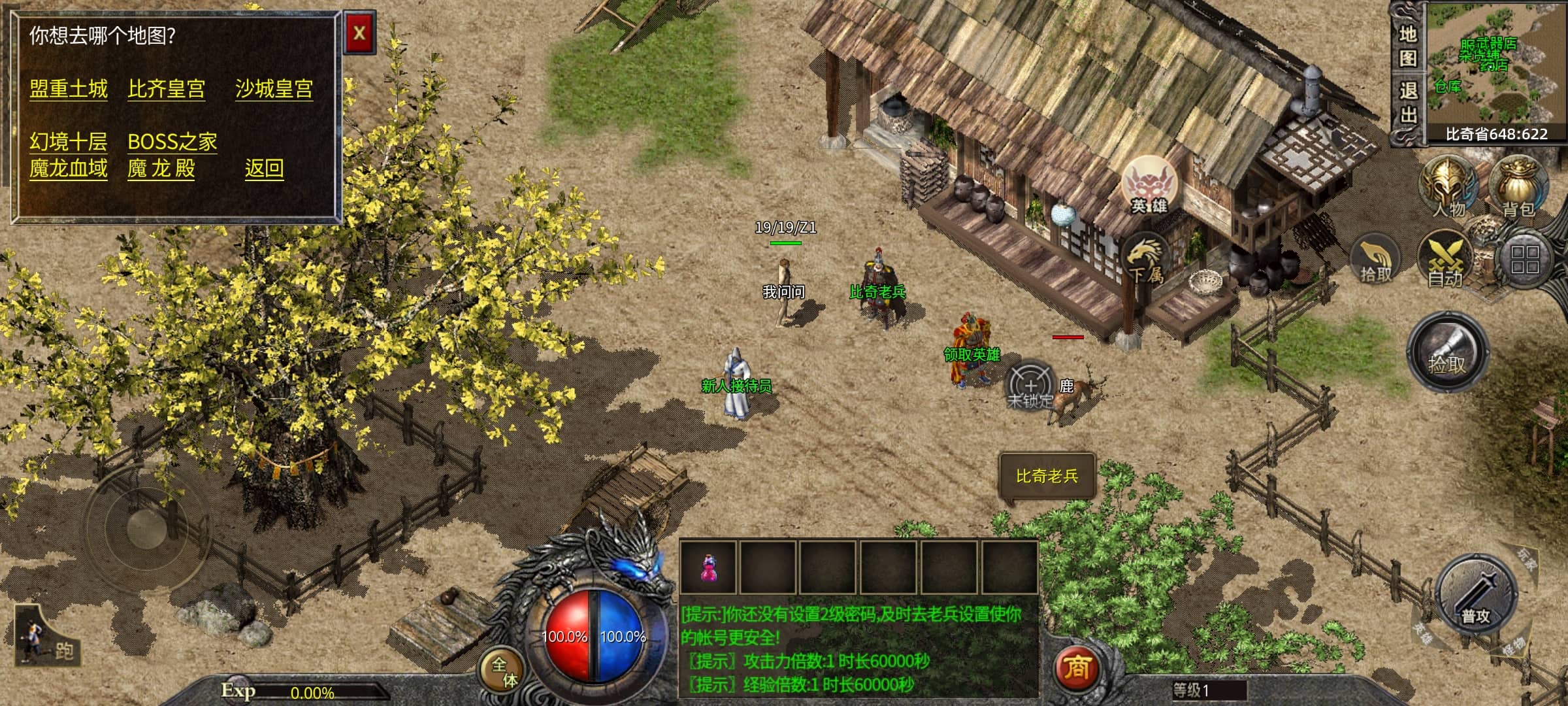
Task: Choose the BOSS之家 map
Action: [x=172, y=141]
